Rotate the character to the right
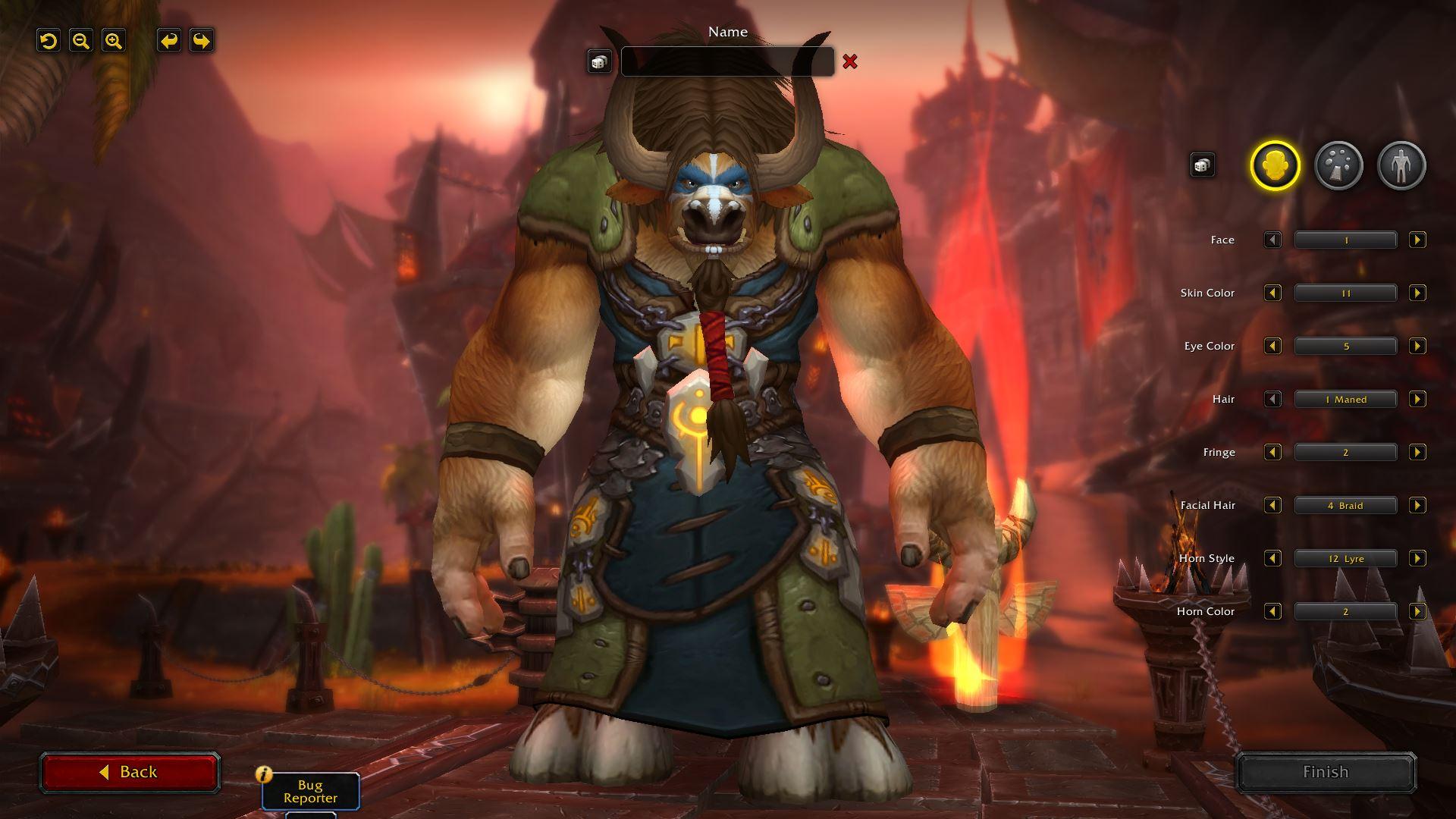Image resolution: width=1456 pixels, height=819 pixels. click(x=199, y=42)
